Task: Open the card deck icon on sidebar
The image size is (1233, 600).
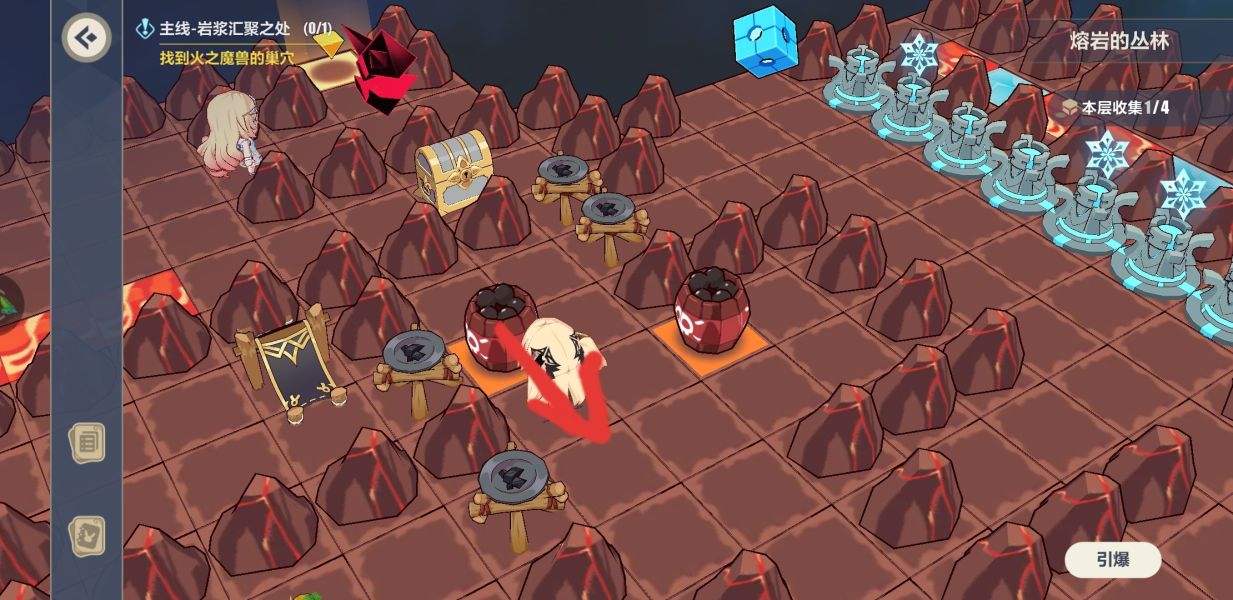Action: [87, 536]
